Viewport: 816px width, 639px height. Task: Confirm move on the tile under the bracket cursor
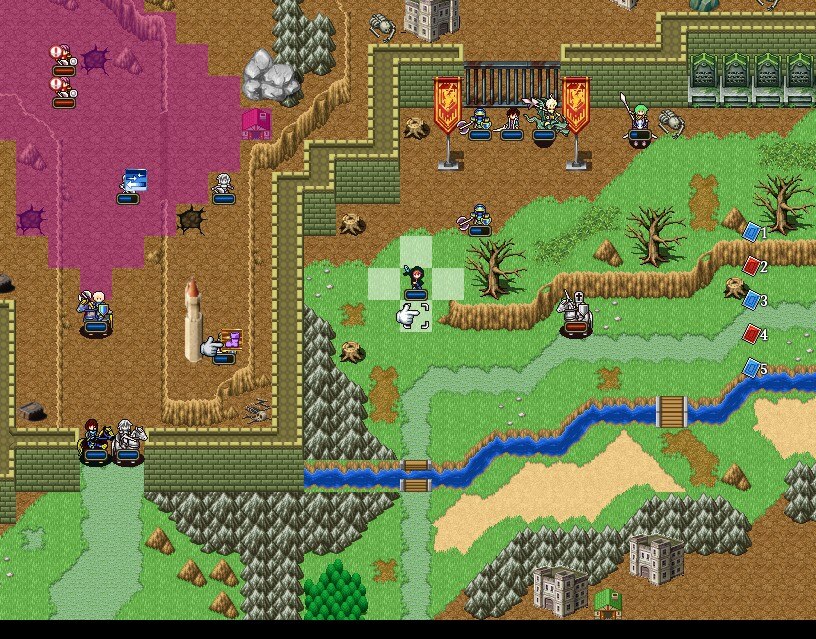click(x=416, y=316)
